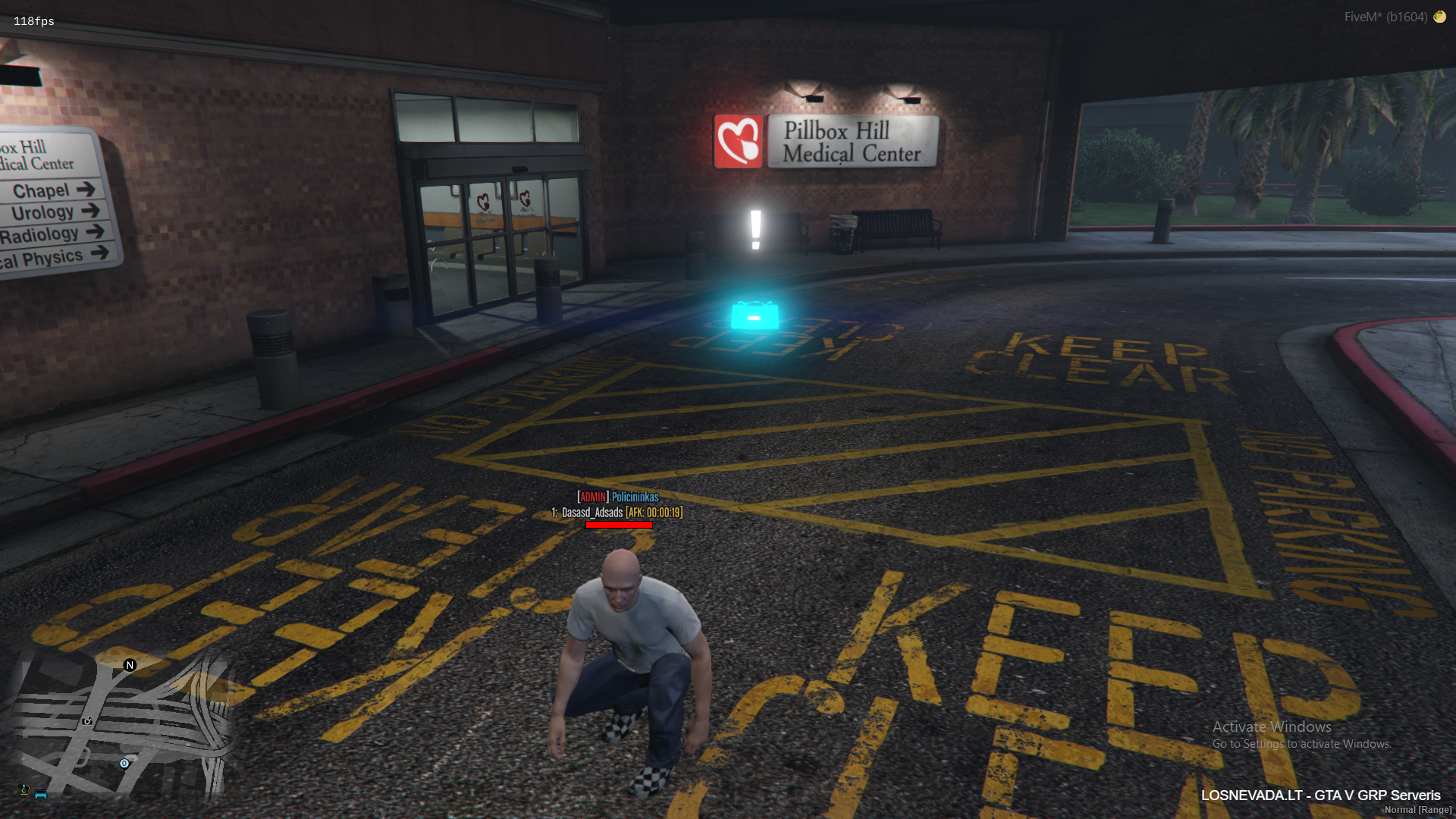Image resolution: width=1456 pixels, height=819 pixels.
Task: Select the north N marker on minimap
Action: (130, 665)
